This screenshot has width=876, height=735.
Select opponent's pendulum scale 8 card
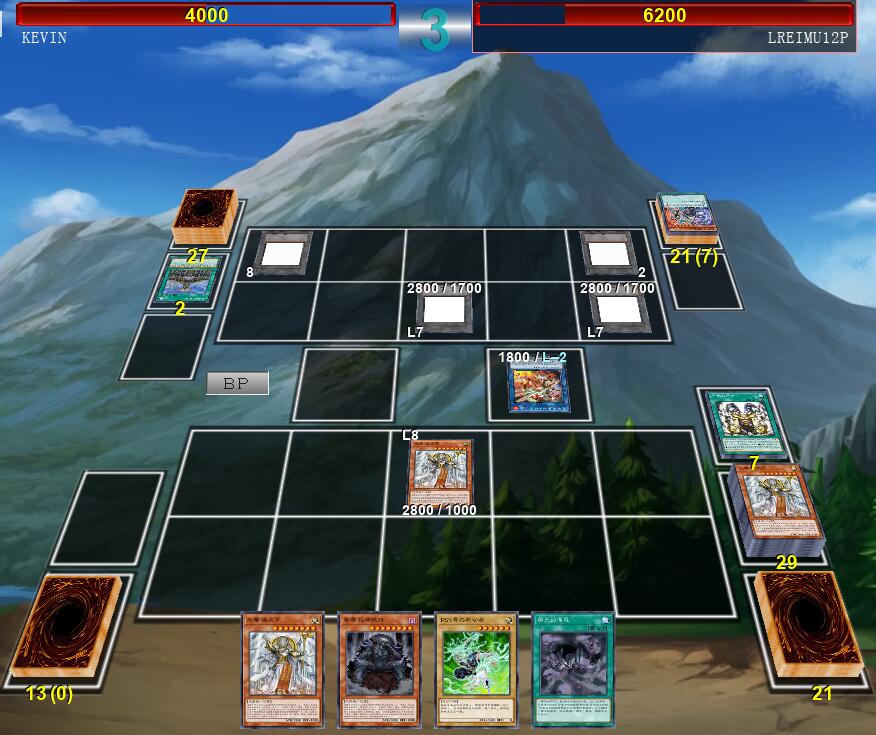(283, 252)
